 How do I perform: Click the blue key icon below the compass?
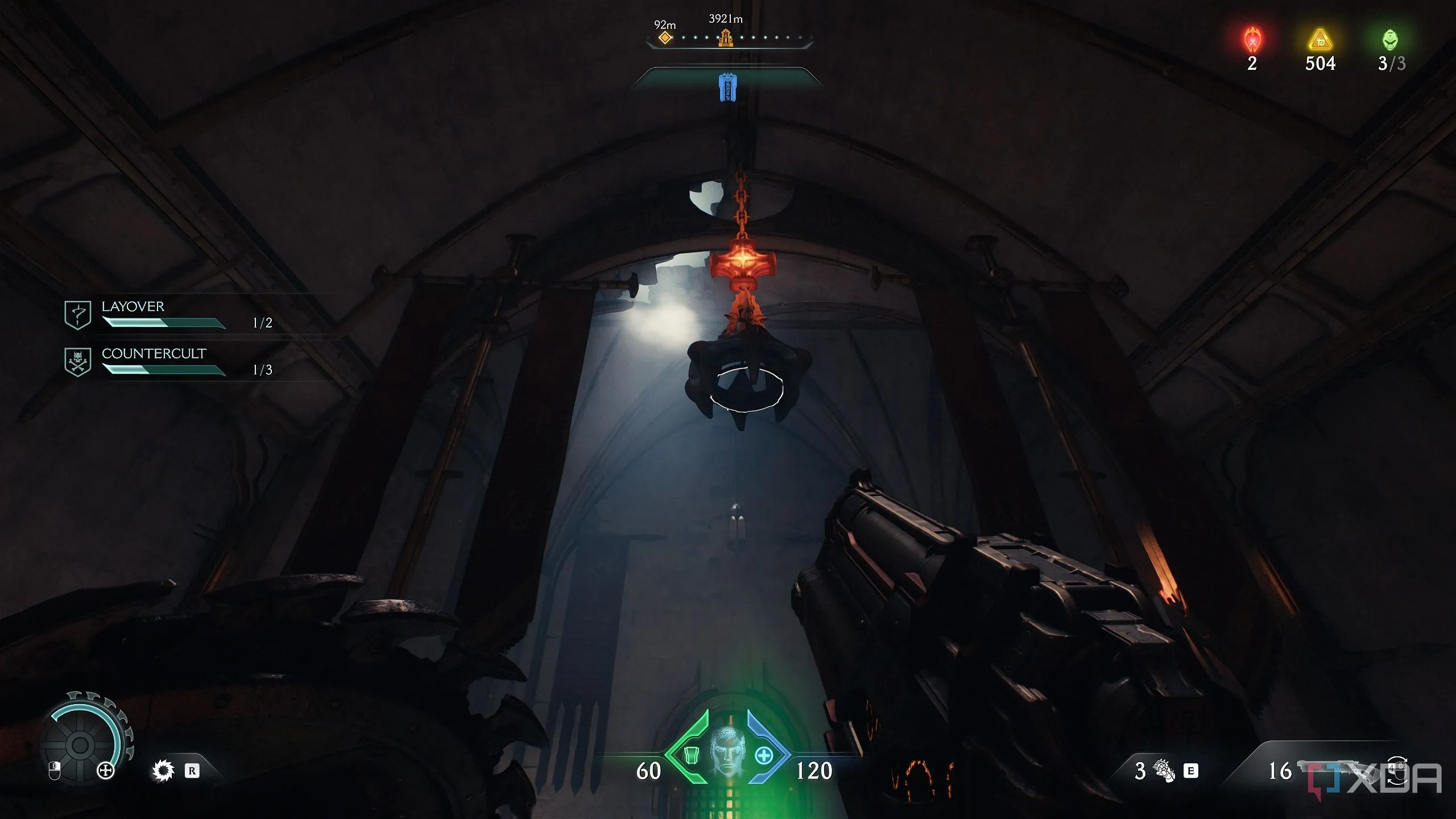(727, 88)
